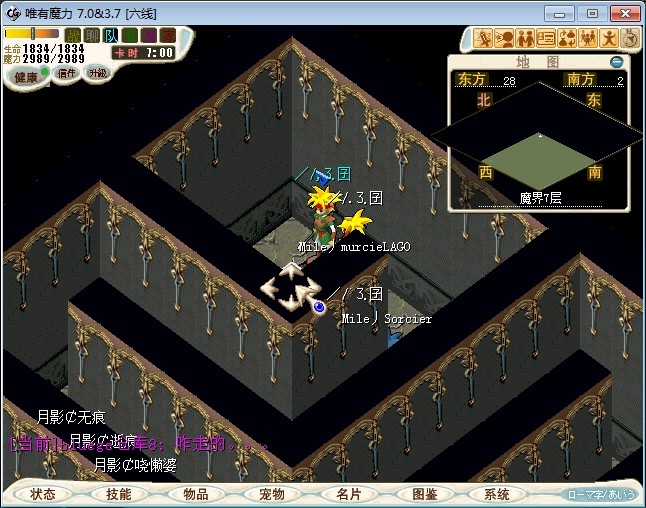Click the 升級 level-up button
The height and width of the screenshot is (508, 646).
[x=98, y=73]
